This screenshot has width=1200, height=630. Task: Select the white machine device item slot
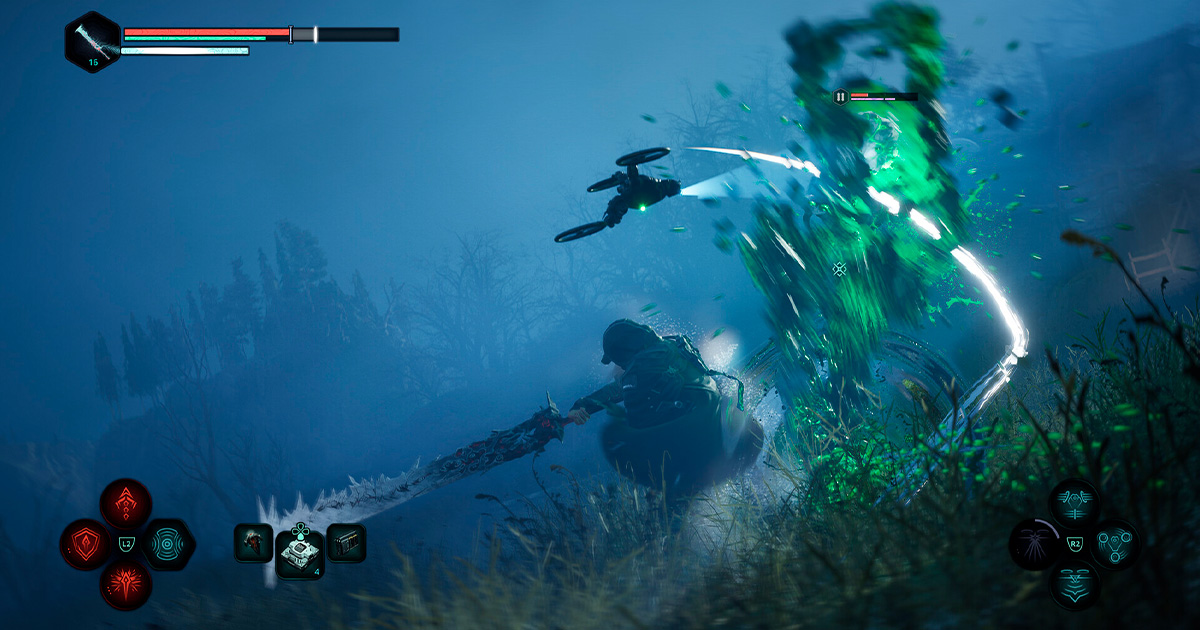[299, 548]
